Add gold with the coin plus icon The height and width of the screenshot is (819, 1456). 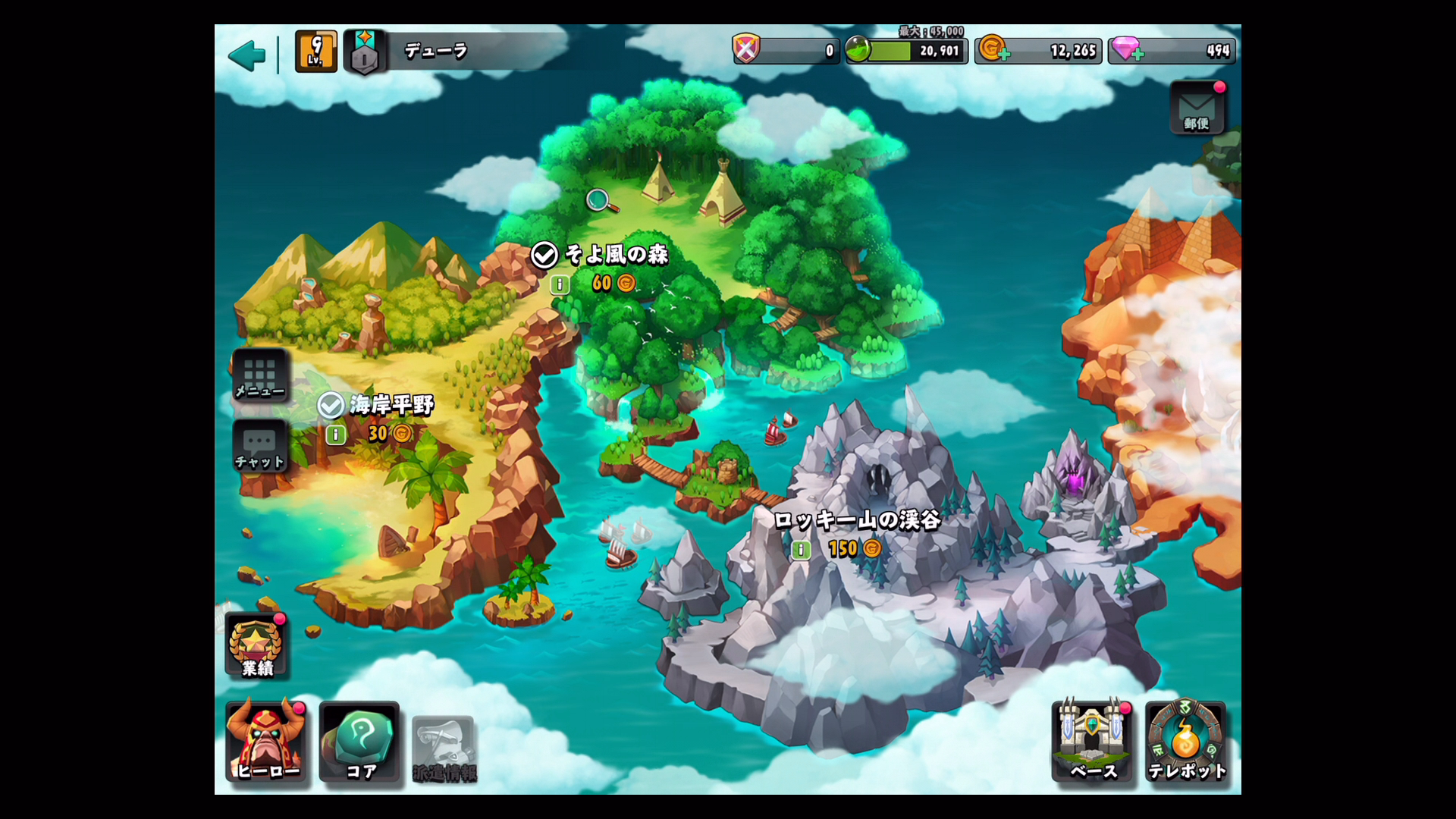(x=993, y=50)
